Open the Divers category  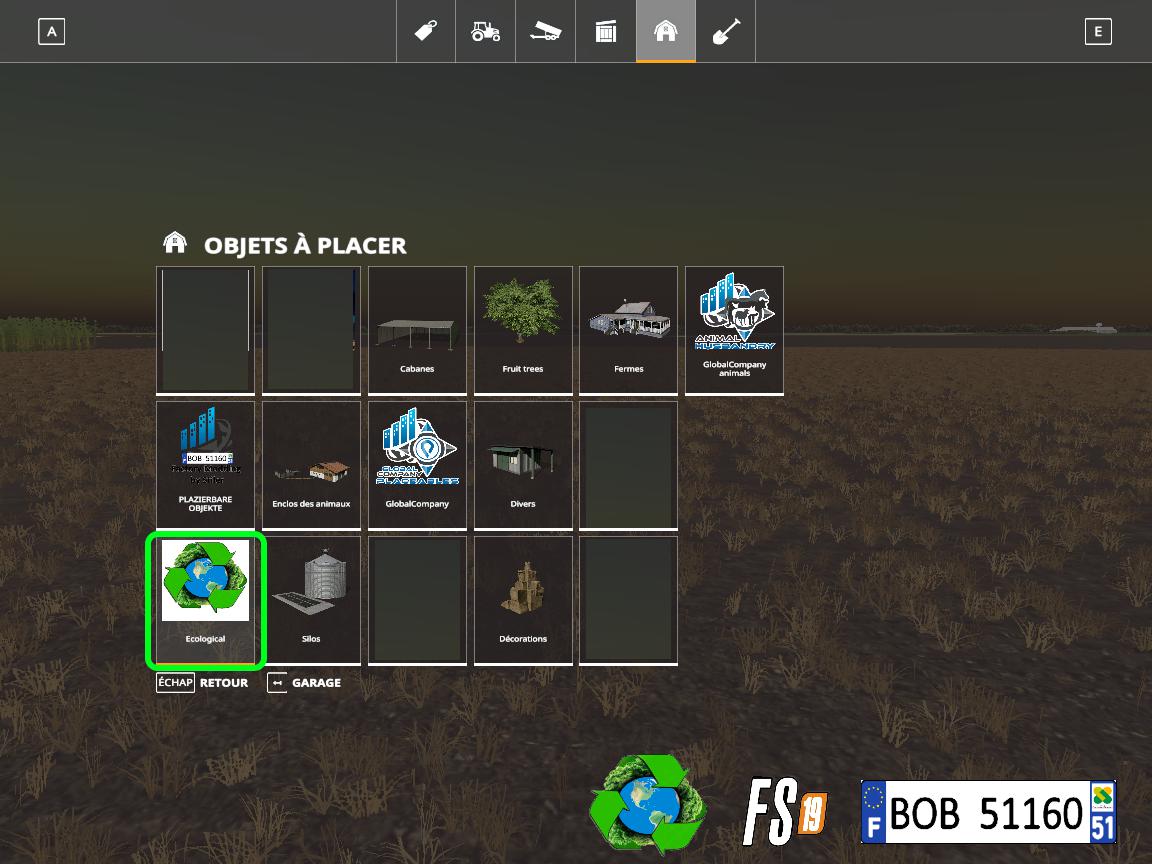pyautogui.click(x=523, y=465)
